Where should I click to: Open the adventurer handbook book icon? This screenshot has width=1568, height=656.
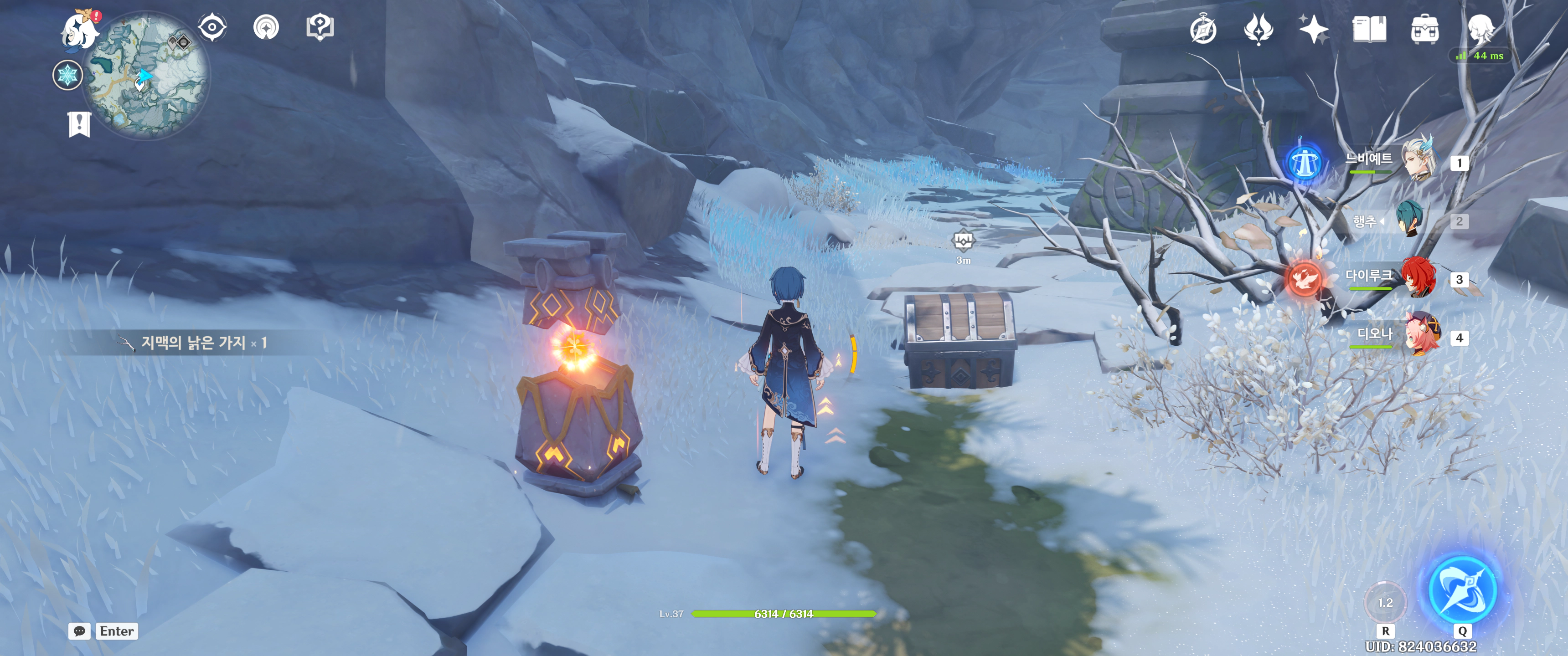(x=1369, y=29)
